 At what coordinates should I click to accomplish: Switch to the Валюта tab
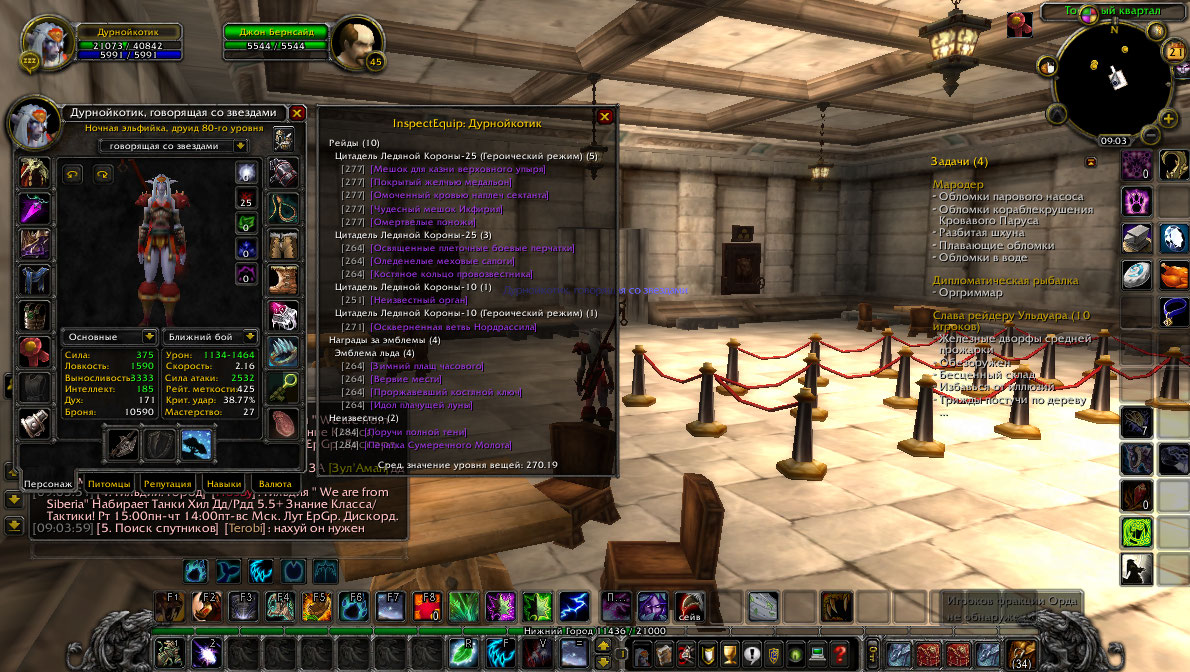coord(275,484)
